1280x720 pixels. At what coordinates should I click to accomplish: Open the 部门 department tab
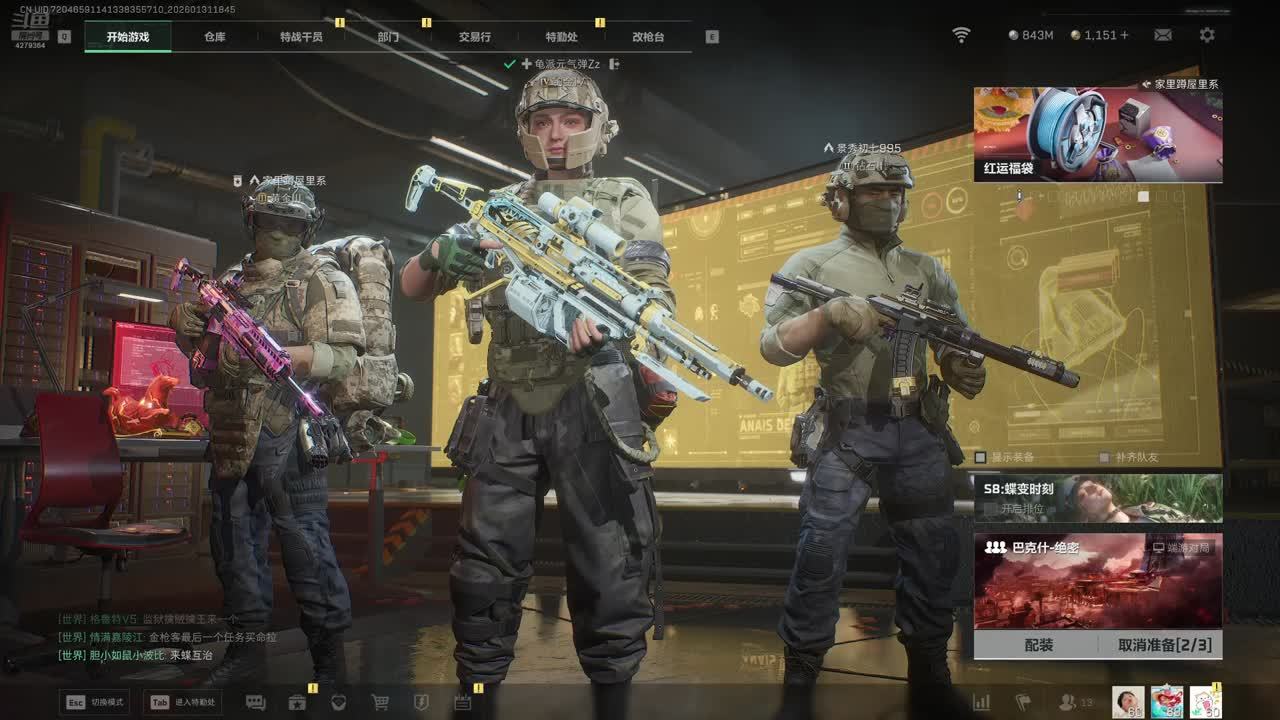click(x=388, y=37)
